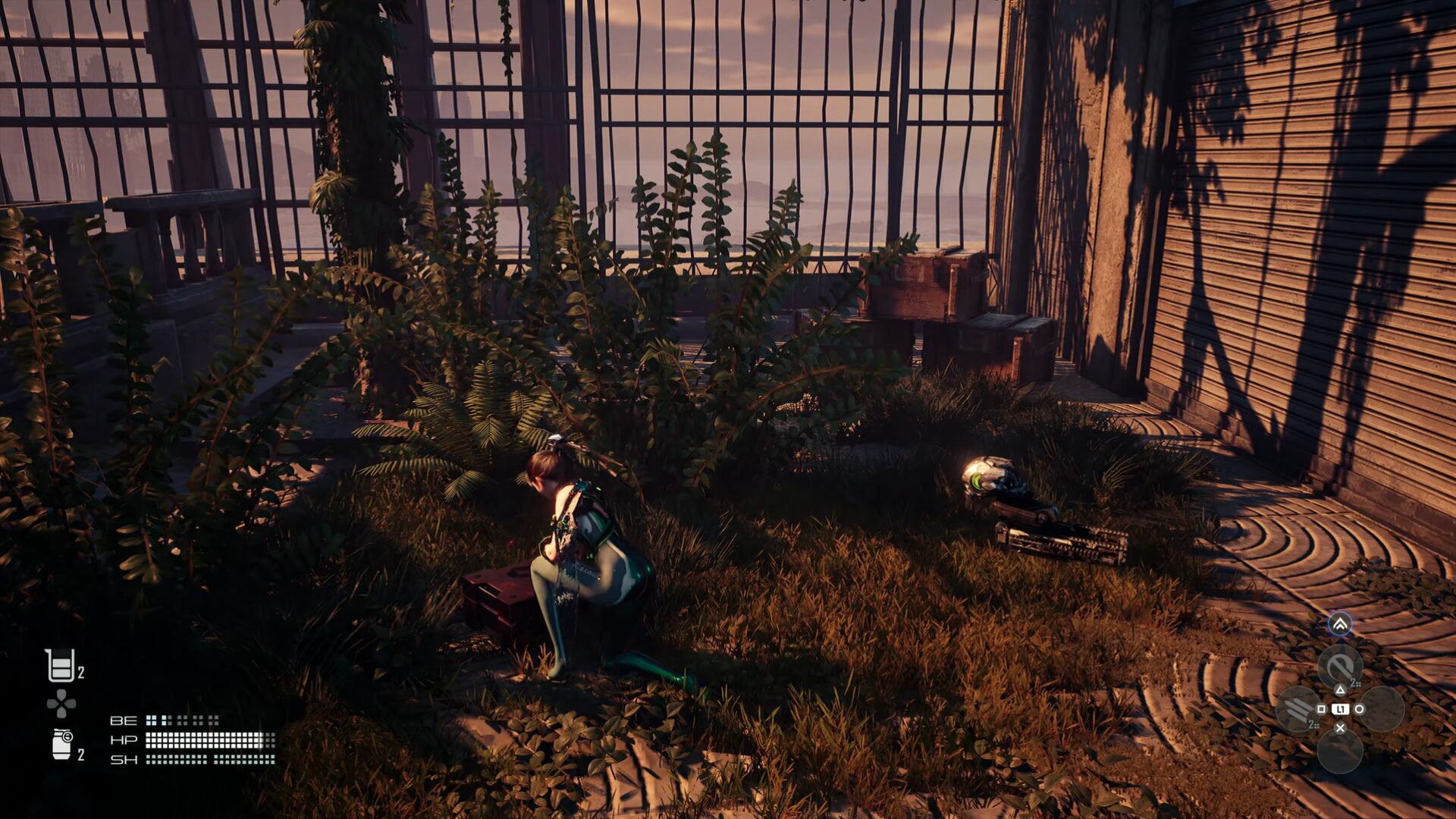This screenshot has height=819, width=1456.
Task: Trigger the triple blade skill on the wheel
Action: pyautogui.click(x=1298, y=709)
